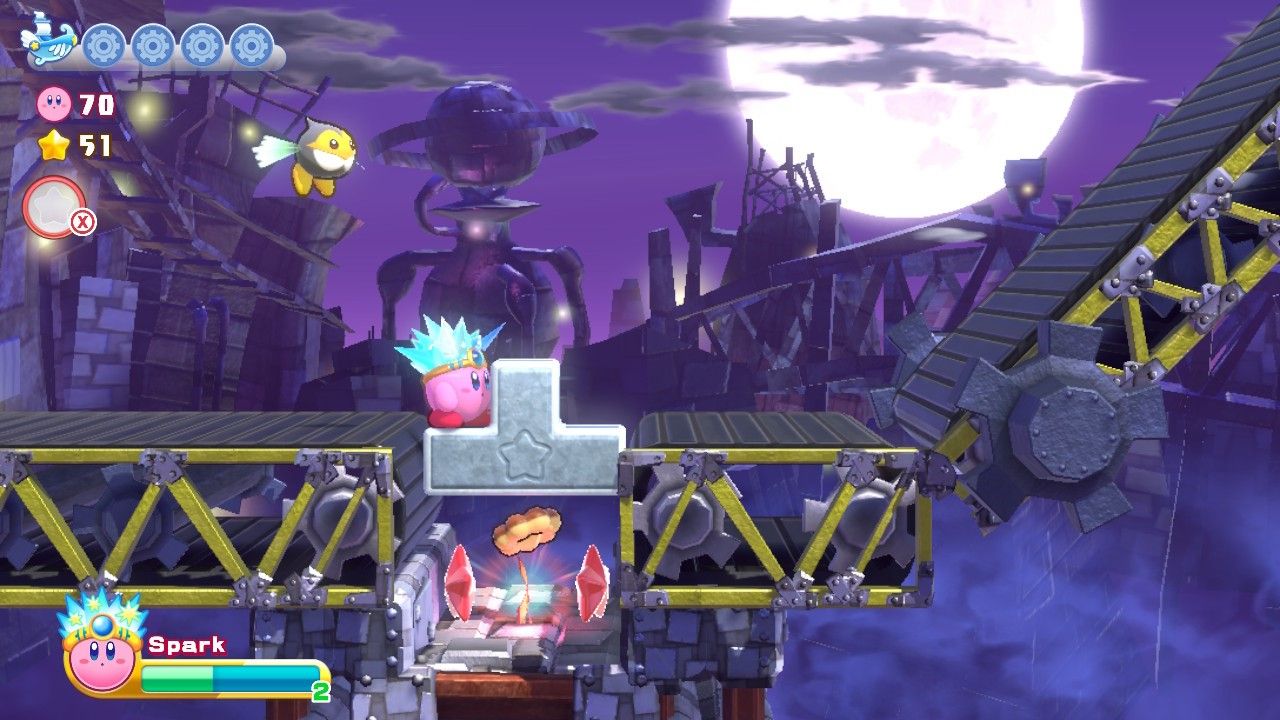Click the second empty gear emblem
This screenshot has height=720, width=1280.
[x=155, y=44]
